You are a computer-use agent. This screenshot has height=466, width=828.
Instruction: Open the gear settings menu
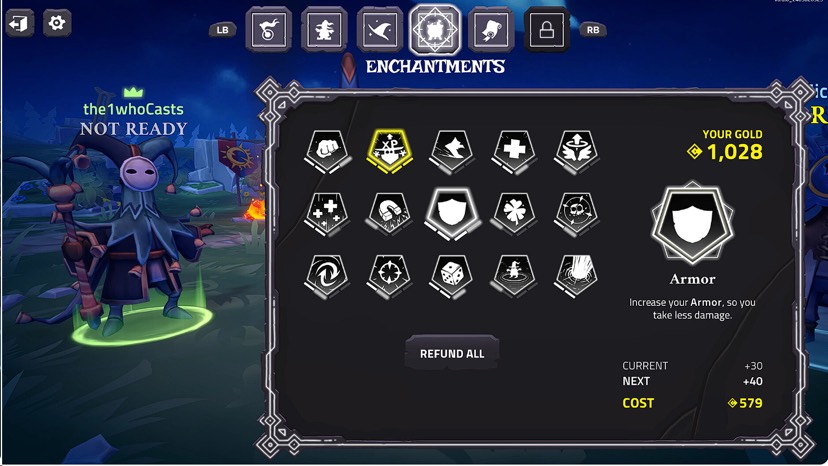click(x=57, y=23)
